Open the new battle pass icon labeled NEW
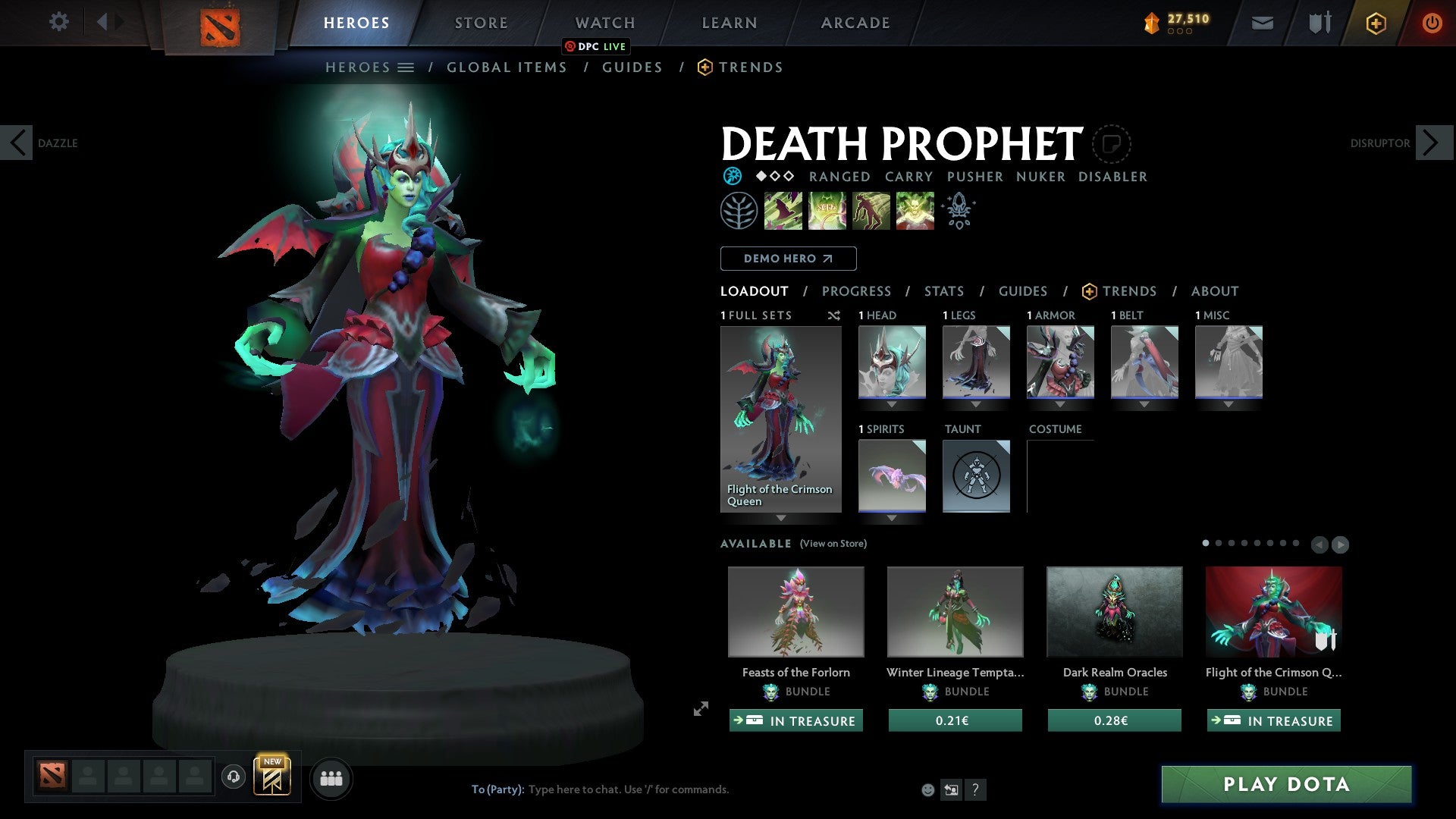The width and height of the screenshot is (1456, 819). point(274,777)
